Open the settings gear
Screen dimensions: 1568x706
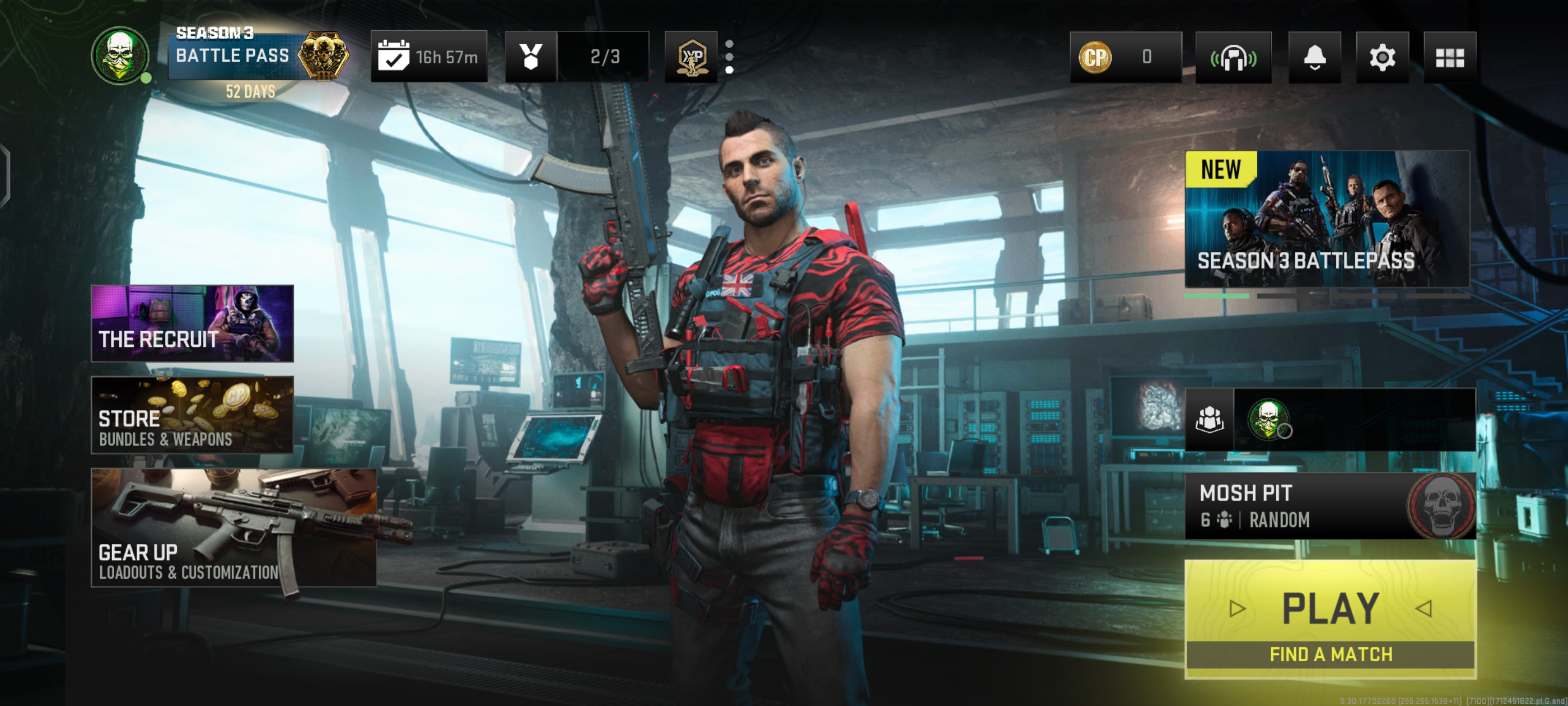tap(1382, 57)
